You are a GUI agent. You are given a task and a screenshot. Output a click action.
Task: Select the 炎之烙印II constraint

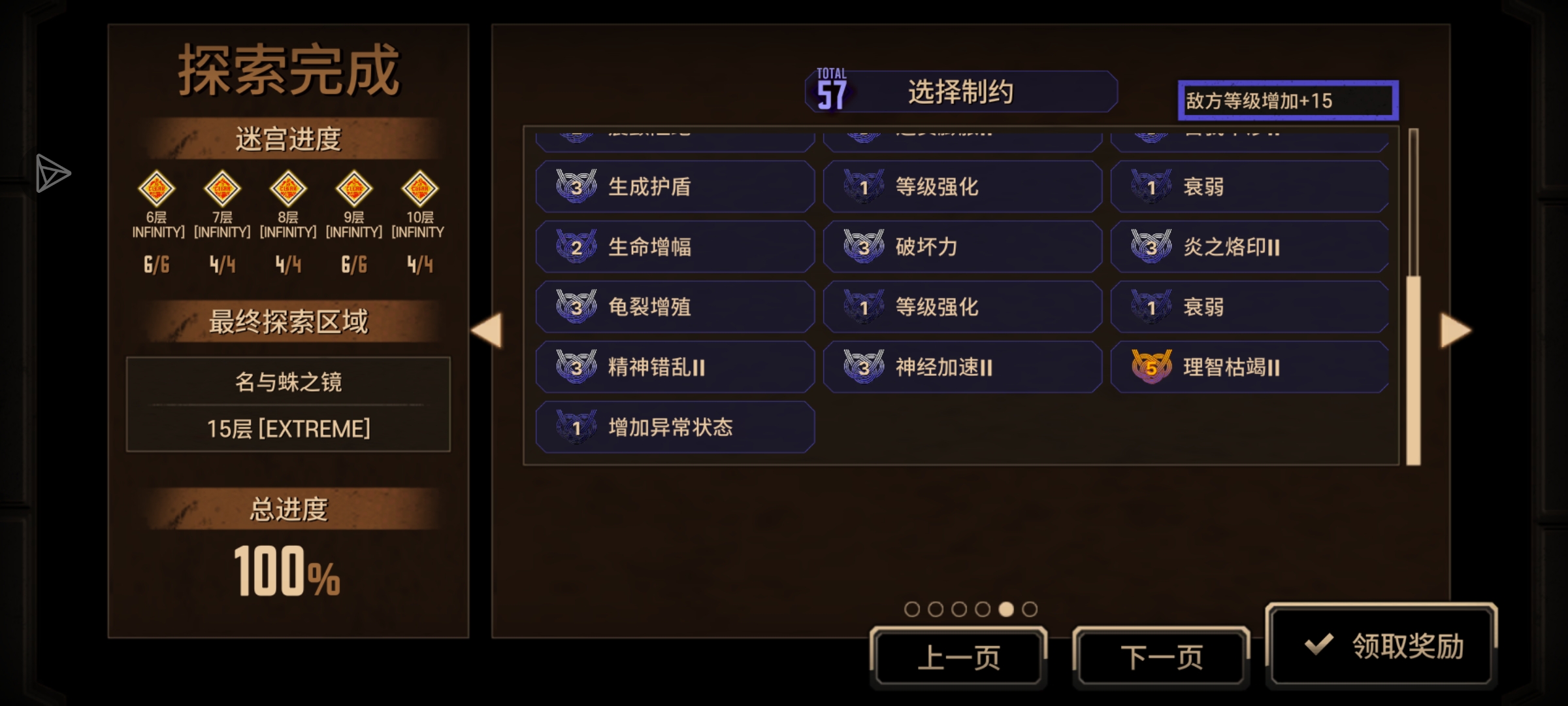tap(1250, 247)
